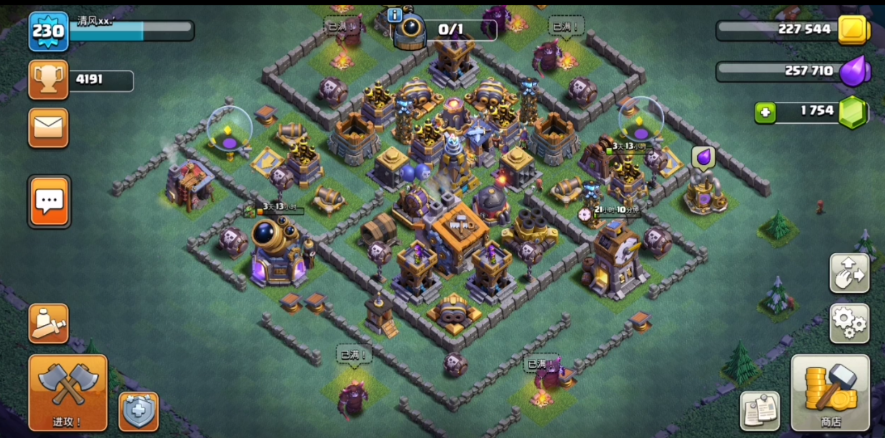Open the level 230 player profile badge

click(x=48, y=31)
